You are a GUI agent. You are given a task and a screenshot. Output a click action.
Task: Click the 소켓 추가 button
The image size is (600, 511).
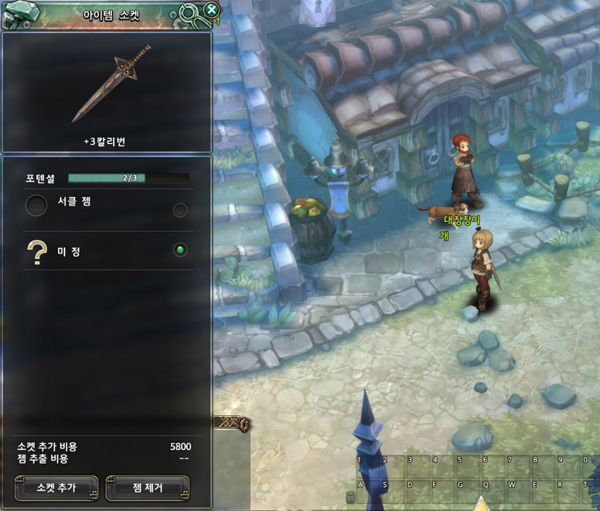coord(57,487)
